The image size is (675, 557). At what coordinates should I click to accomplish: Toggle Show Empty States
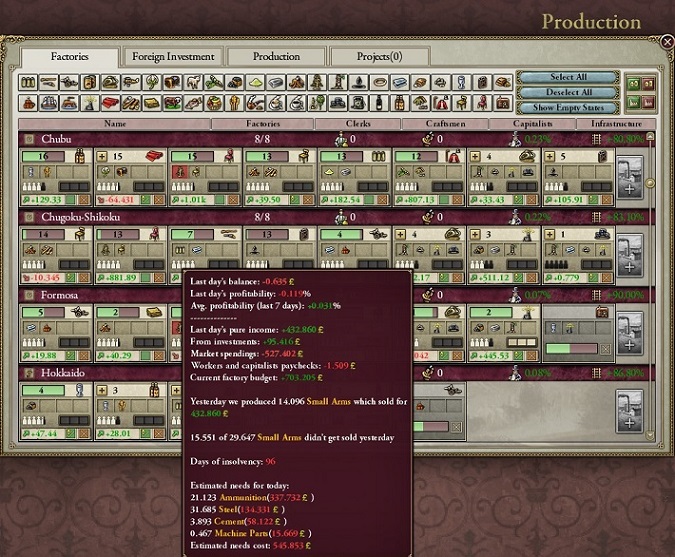(567, 107)
